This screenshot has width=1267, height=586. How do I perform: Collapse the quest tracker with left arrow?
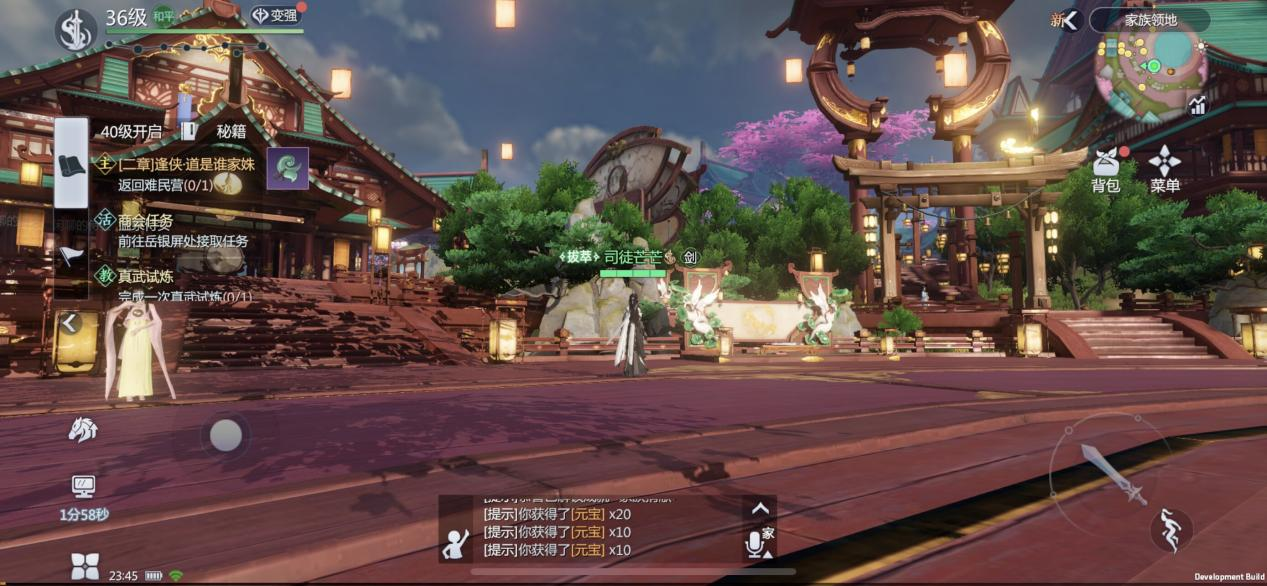(x=70, y=323)
